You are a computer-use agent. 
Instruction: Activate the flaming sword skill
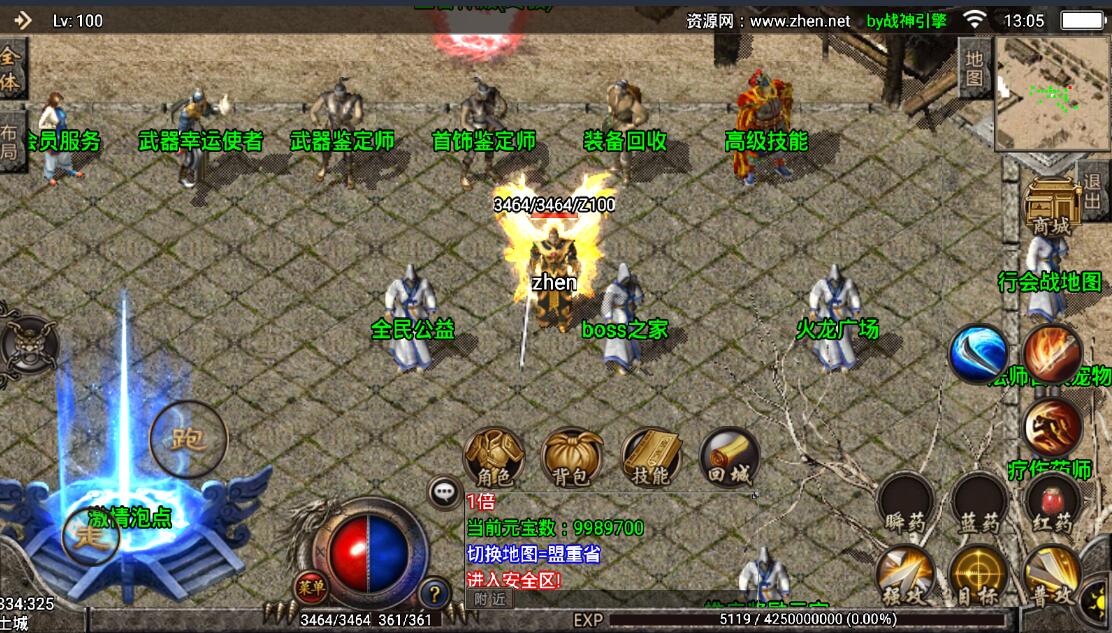click(x=1052, y=354)
